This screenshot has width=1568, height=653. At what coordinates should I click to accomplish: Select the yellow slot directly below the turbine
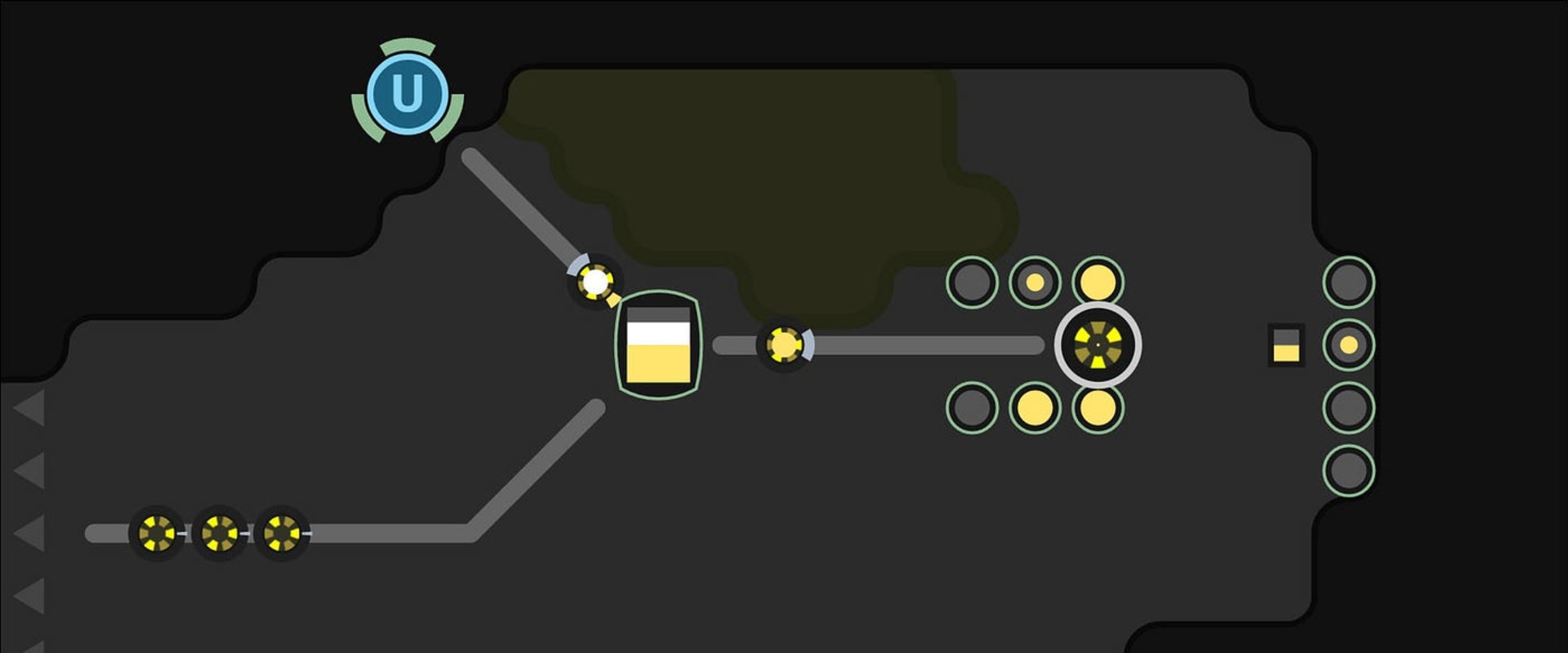(x=1098, y=408)
